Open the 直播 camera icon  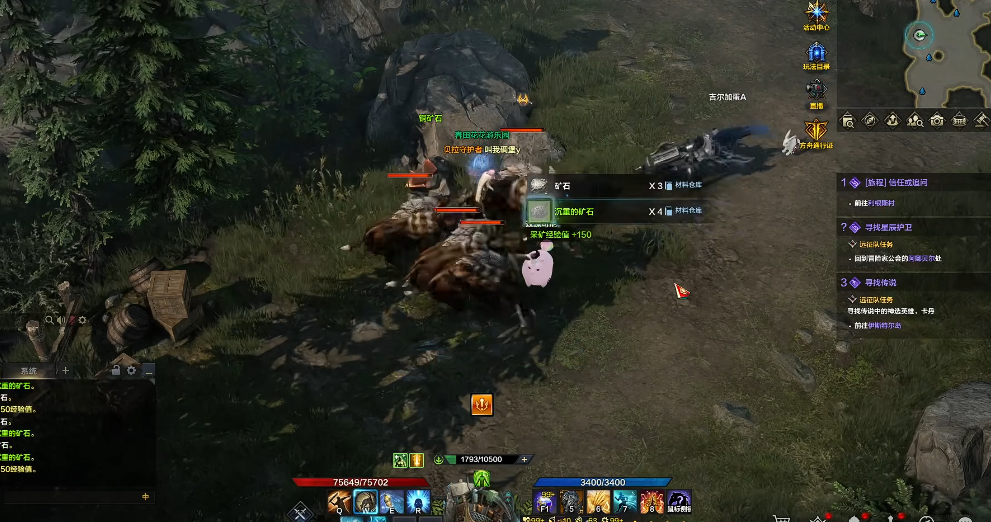[817, 90]
